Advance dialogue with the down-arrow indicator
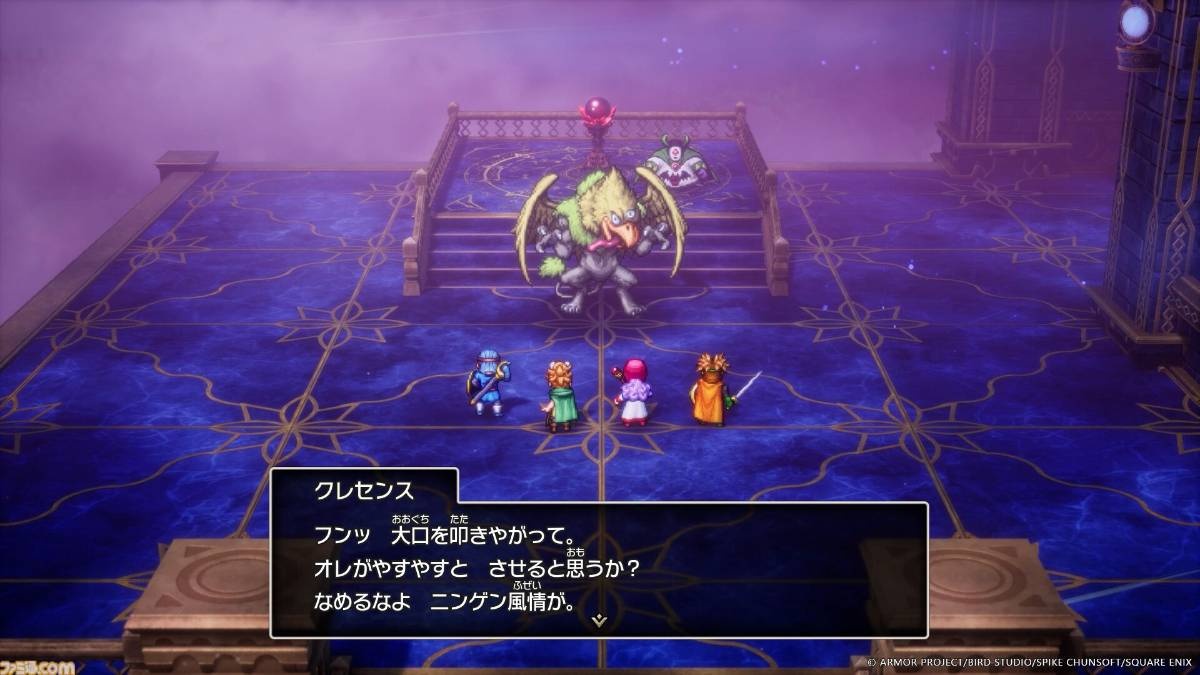 pos(599,621)
